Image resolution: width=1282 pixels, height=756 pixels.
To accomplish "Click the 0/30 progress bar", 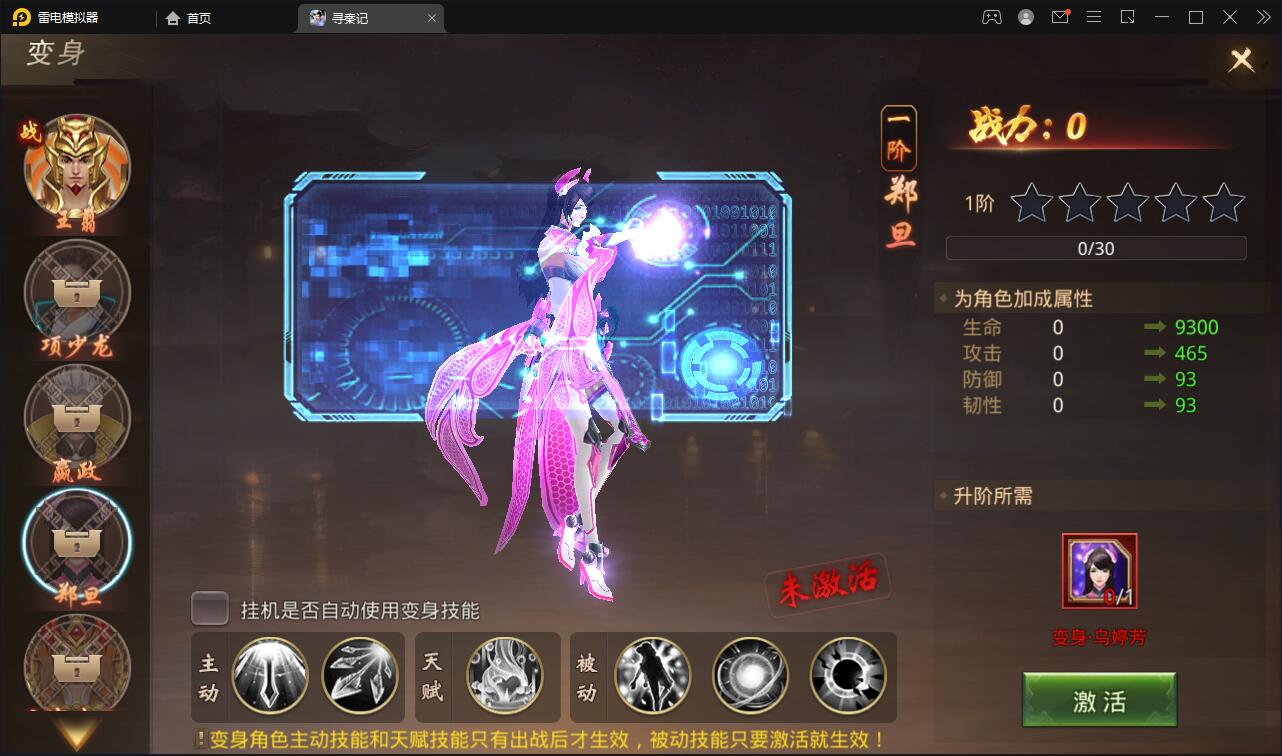I will [x=1095, y=248].
